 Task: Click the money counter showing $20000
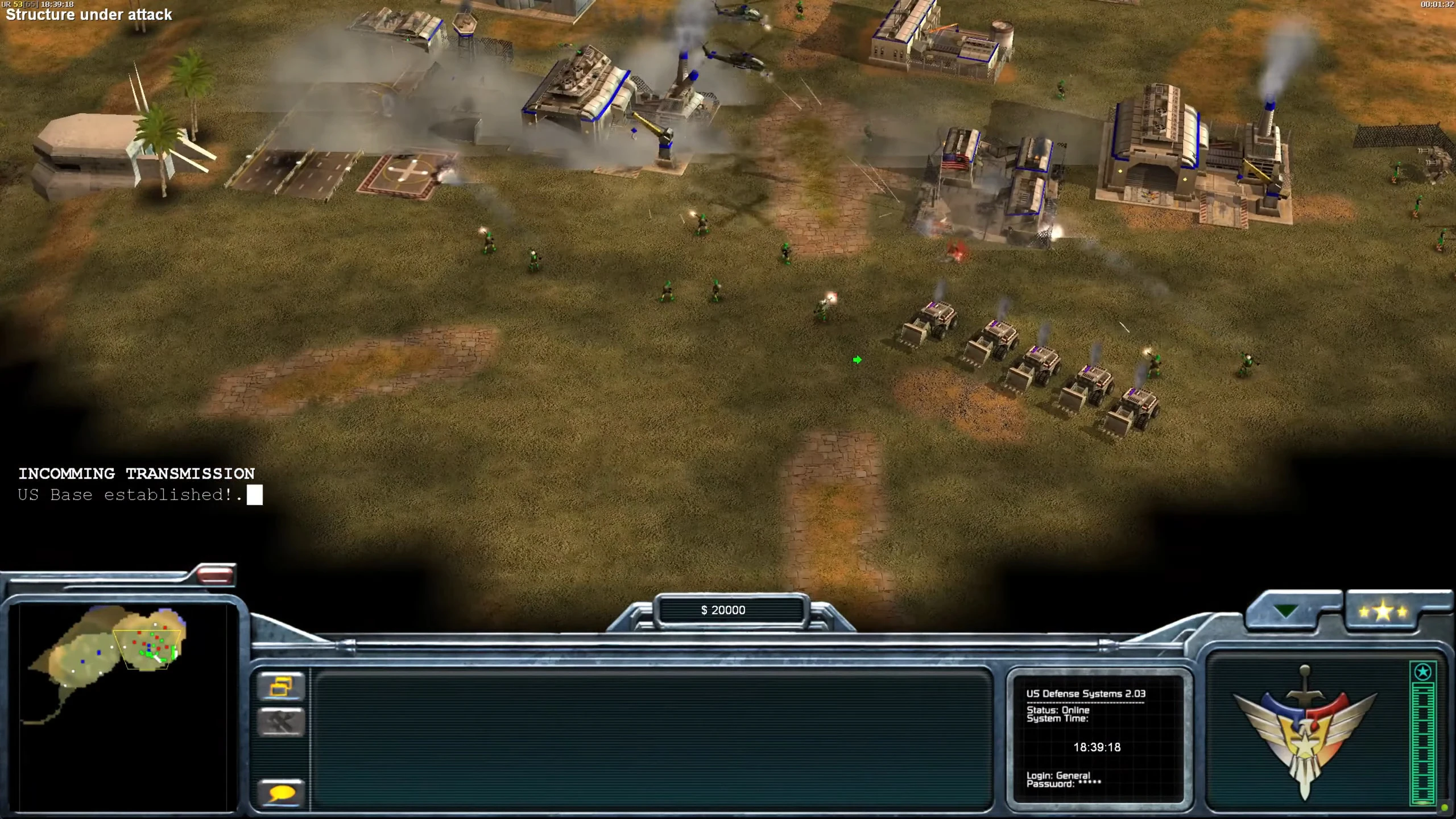click(723, 610)
